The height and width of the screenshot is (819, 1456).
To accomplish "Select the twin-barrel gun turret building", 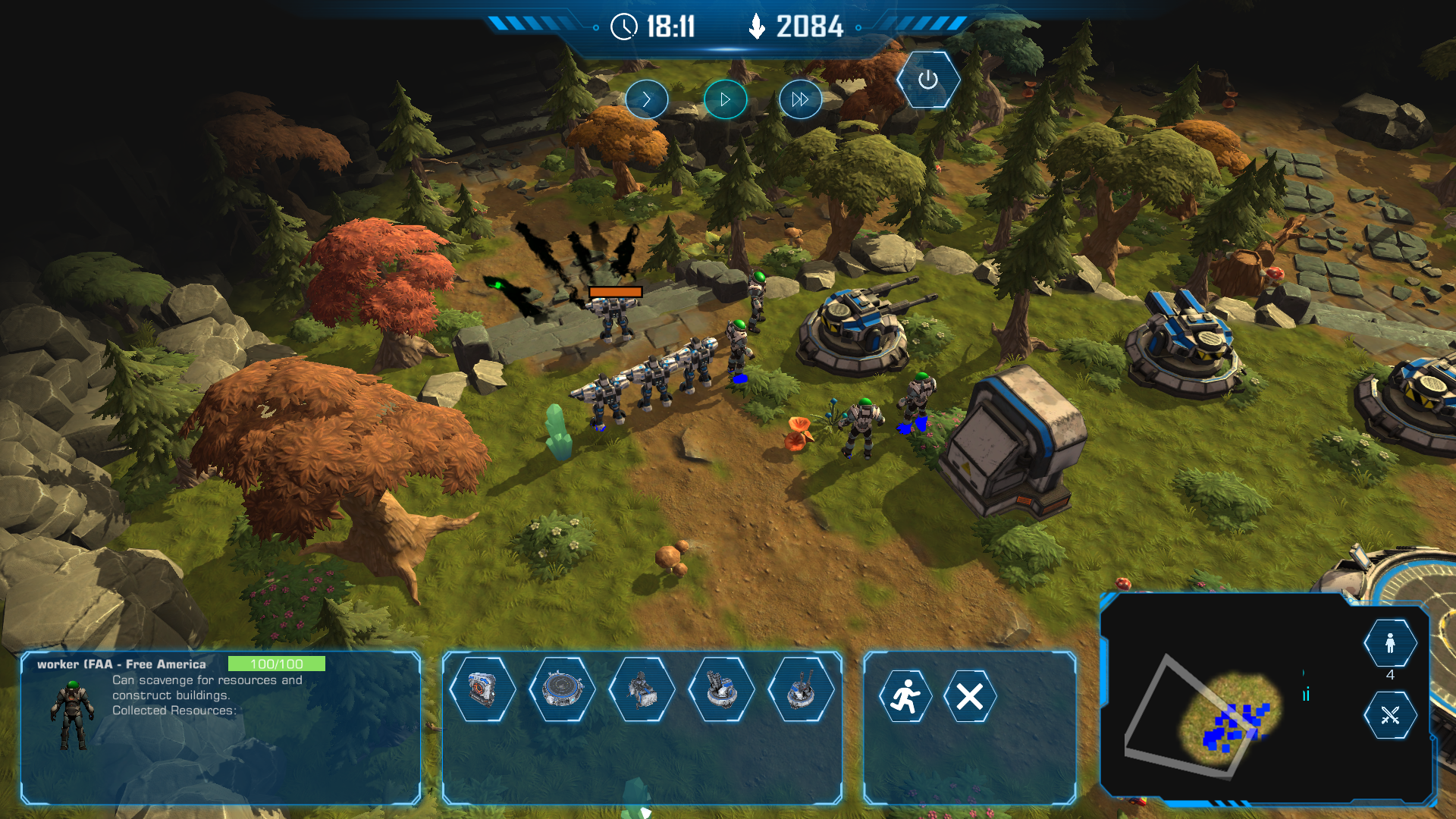I will (801, 689).
